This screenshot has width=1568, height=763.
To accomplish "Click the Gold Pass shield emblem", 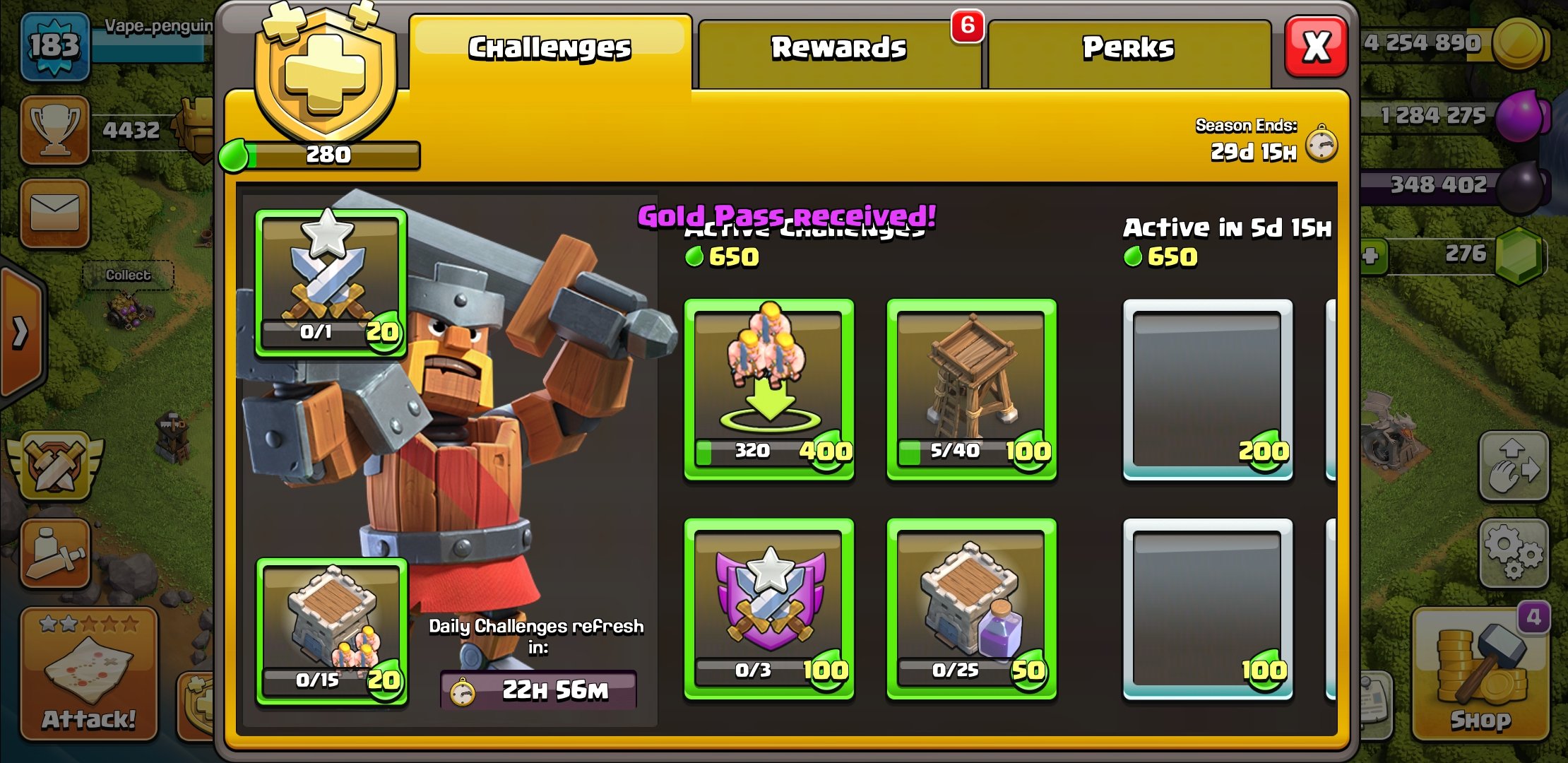I will (x=326, y=74).
